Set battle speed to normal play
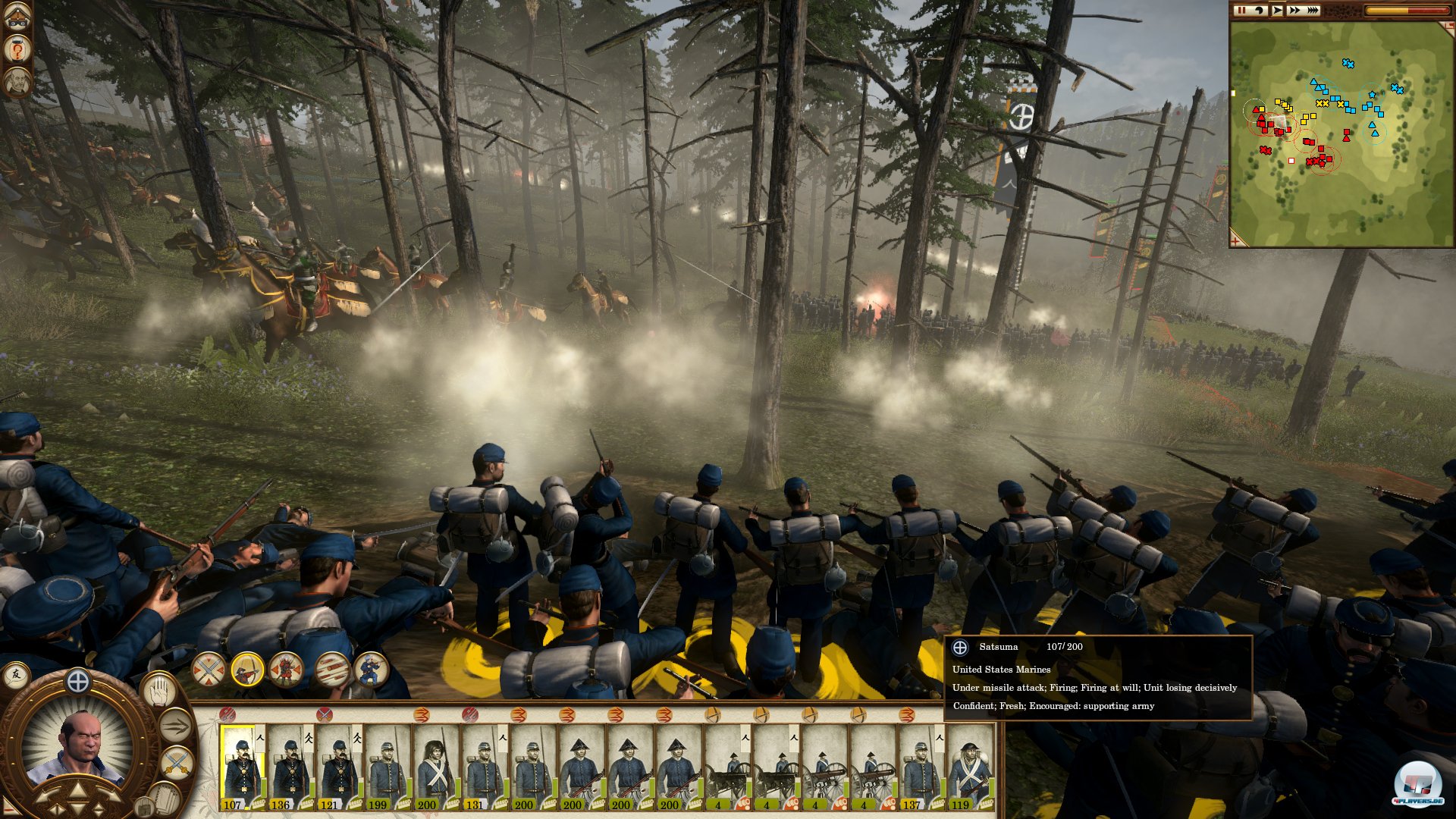The height and width of the screenshot is (819, 1456). click(x=1278, y=11)
